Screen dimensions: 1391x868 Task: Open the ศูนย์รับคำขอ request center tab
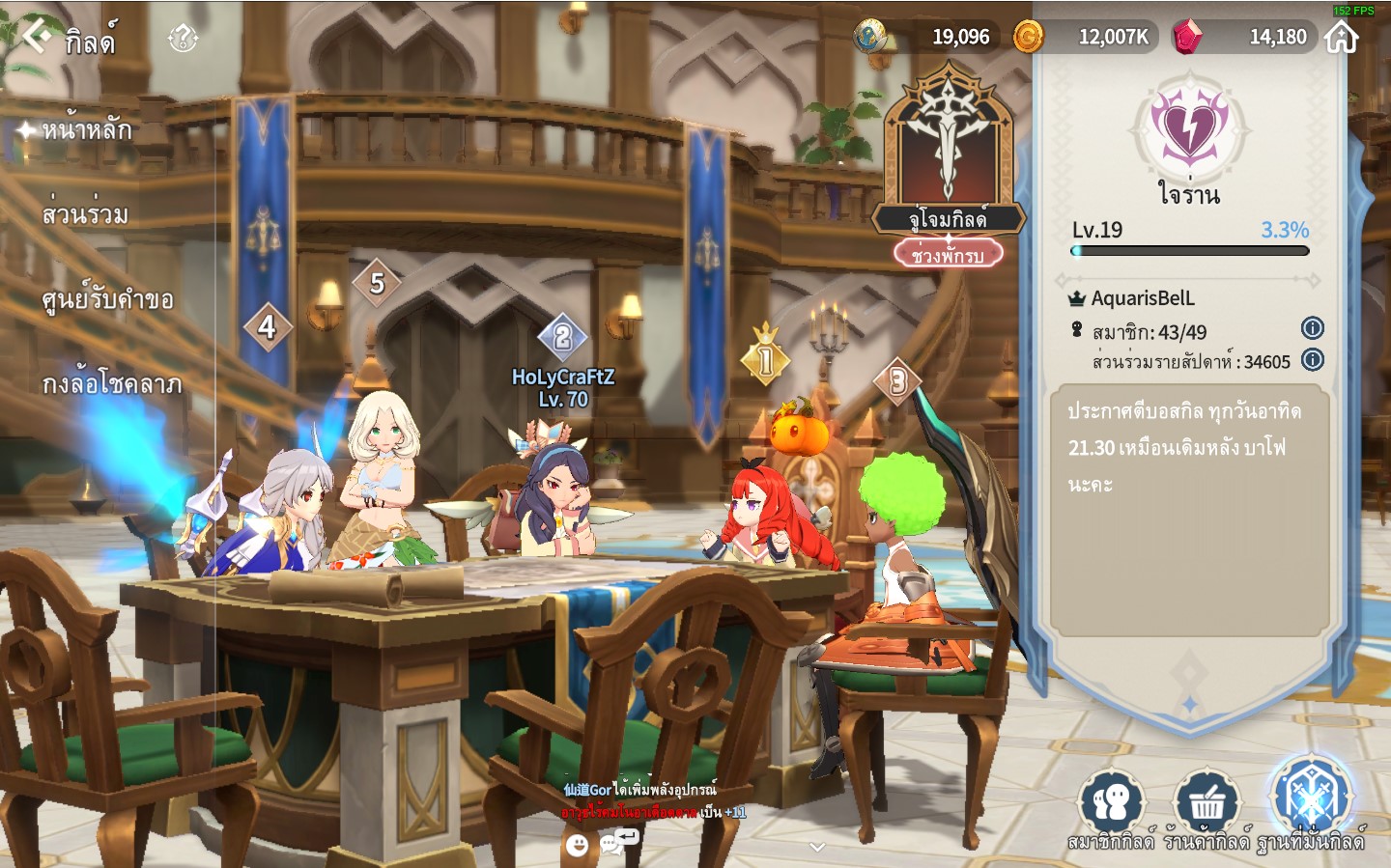click(x=107, y=299)
